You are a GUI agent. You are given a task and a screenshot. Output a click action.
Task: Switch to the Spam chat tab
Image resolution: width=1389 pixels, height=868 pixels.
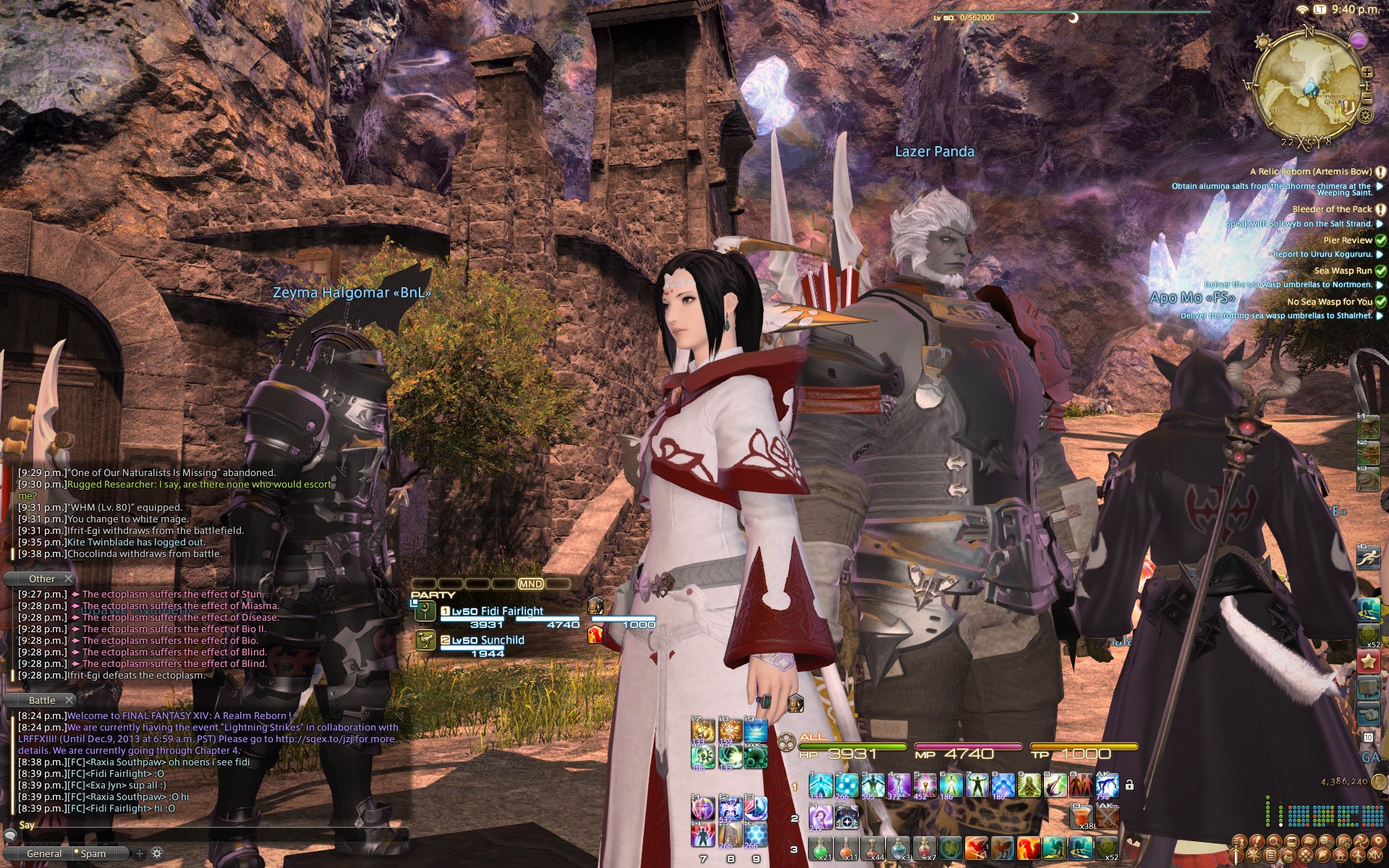[93, 854]
